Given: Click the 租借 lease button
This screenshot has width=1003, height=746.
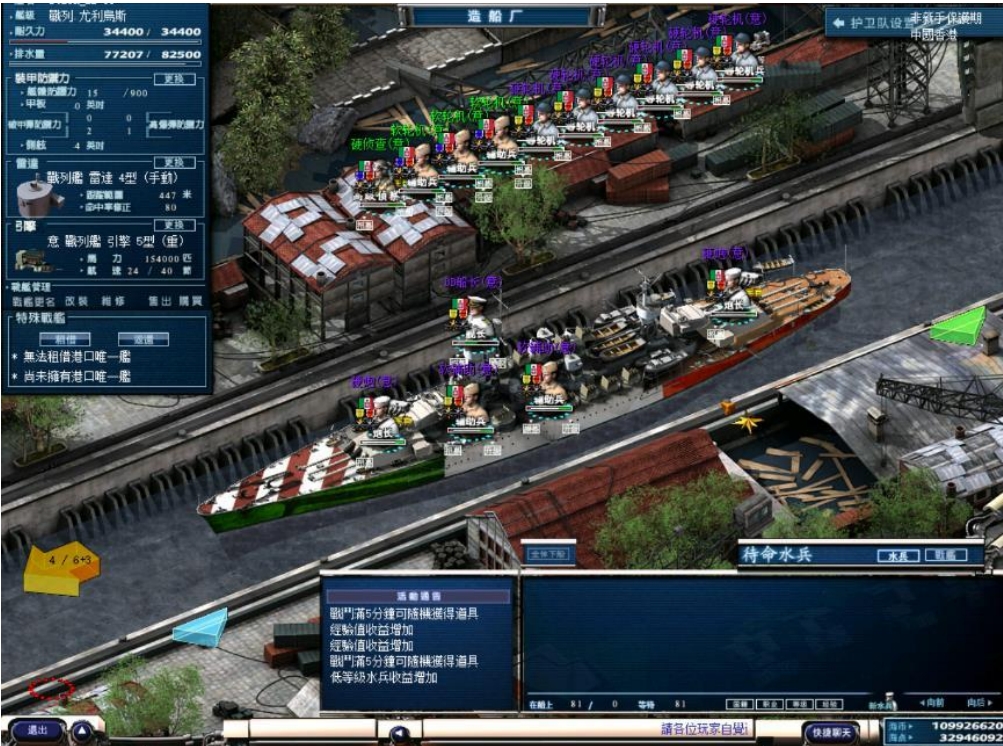Looking at the screenshot, I should (x=65, y=339).
